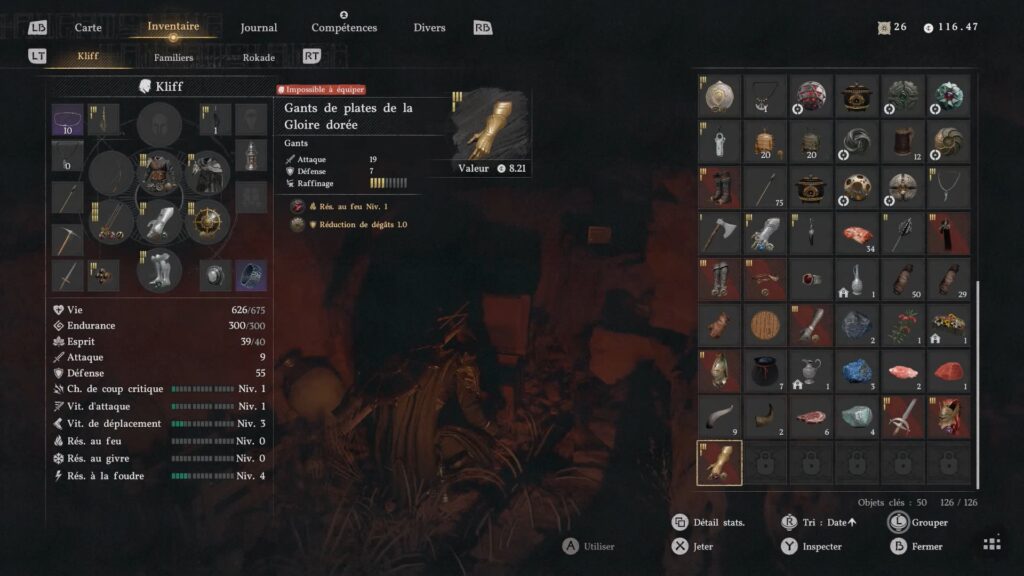Screen dimensions: 1024x576
Task: Open the Compétences tab
Action: pos(344,28)
